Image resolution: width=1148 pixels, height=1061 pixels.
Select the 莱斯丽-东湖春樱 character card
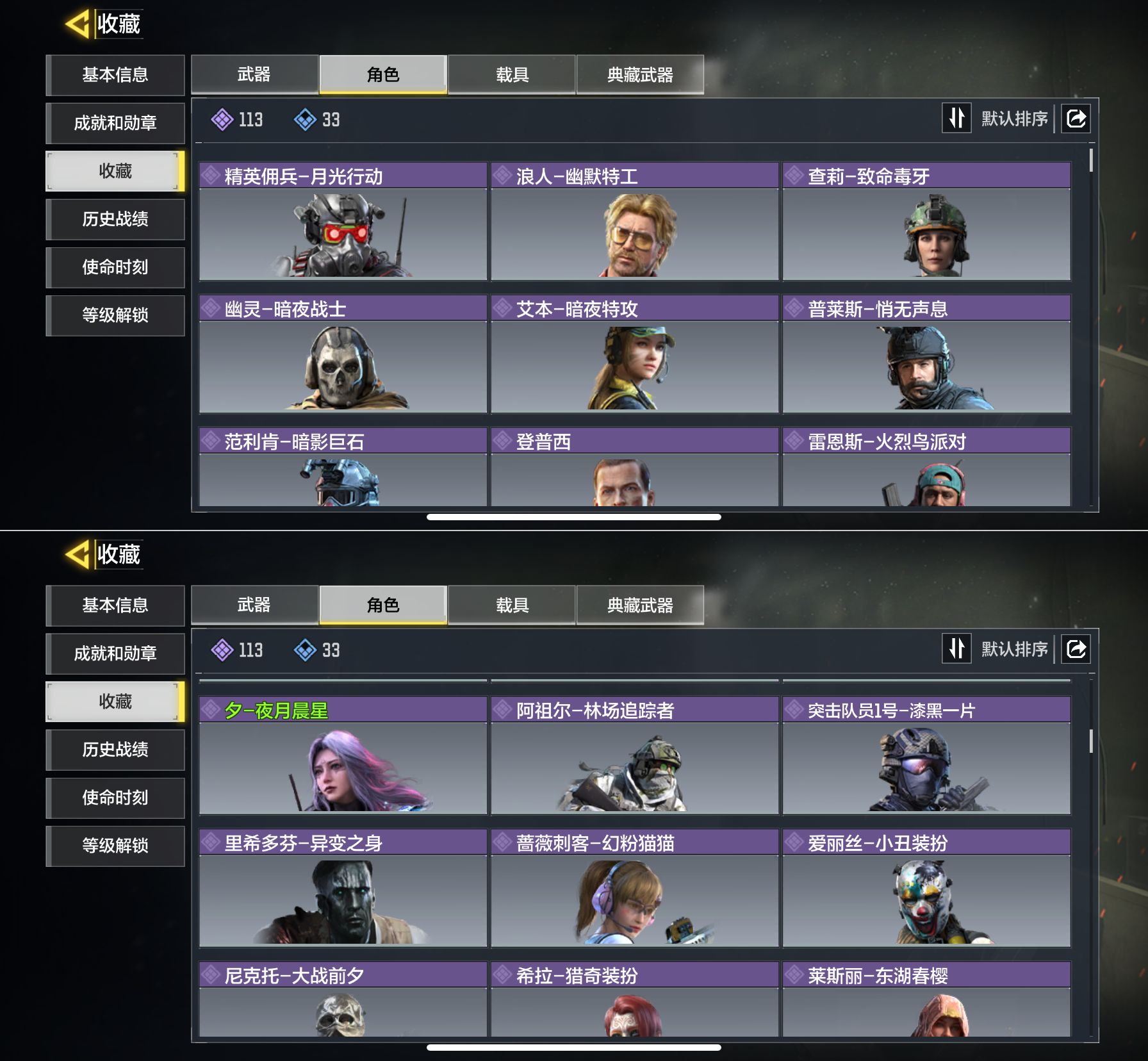[926, 999]
